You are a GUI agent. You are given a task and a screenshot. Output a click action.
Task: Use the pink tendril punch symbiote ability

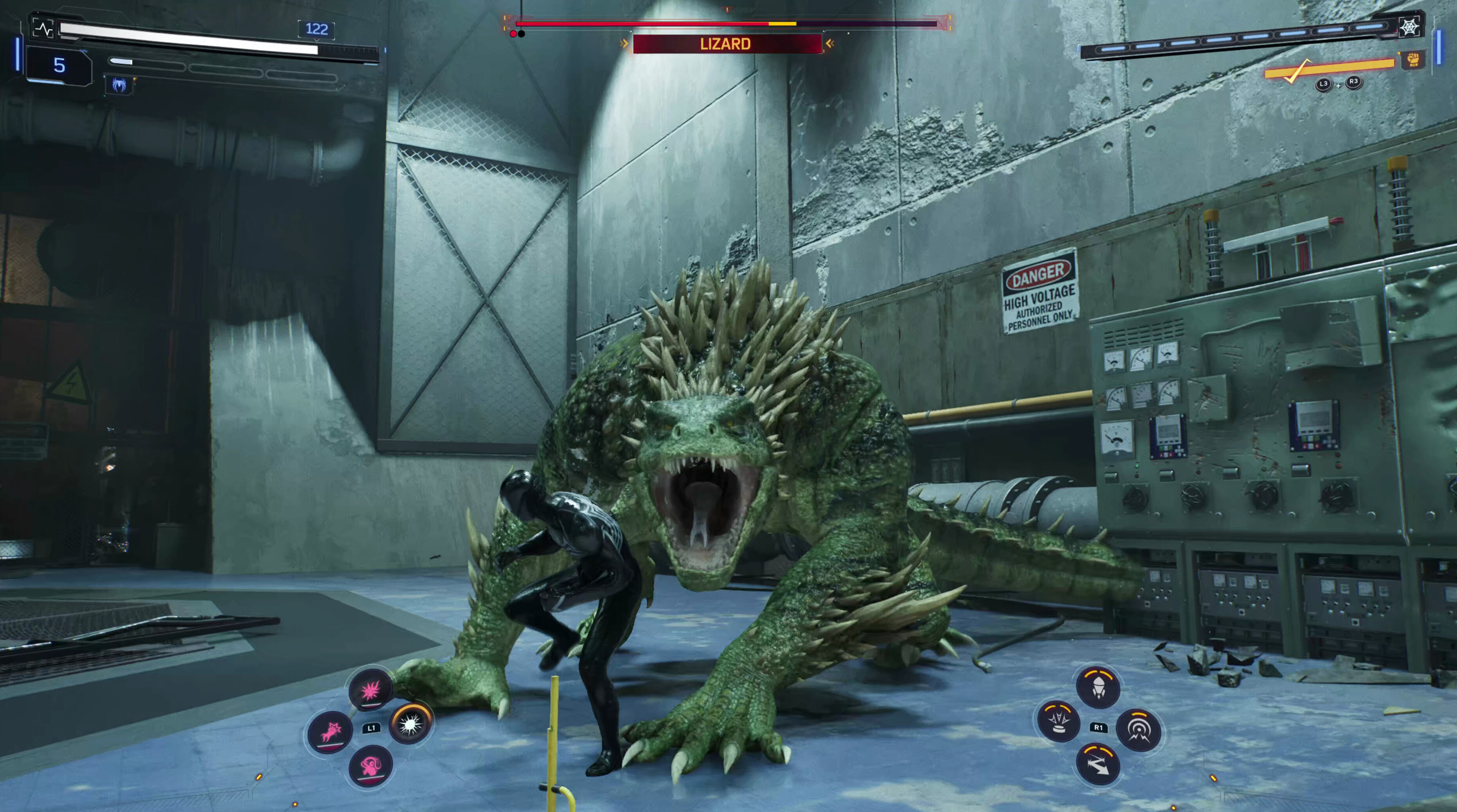click(330, 732)
